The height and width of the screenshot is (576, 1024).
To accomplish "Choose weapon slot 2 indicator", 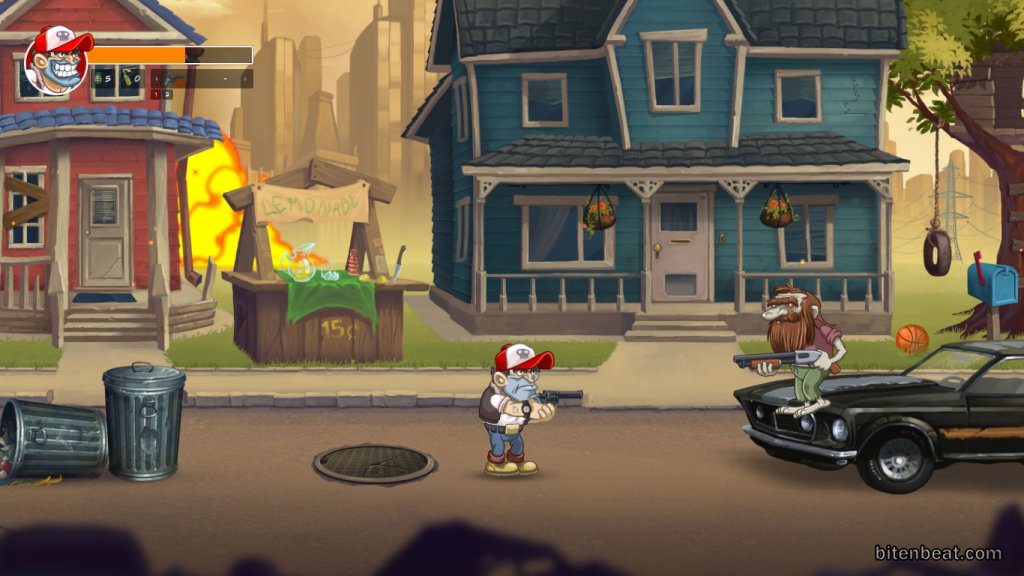I will 167,94.
